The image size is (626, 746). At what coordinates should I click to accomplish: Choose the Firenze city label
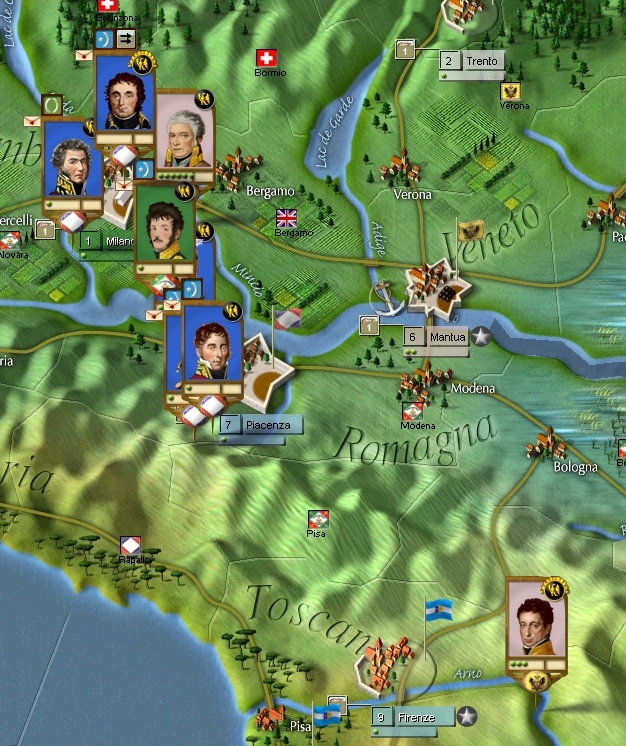(x=410, y=717)
